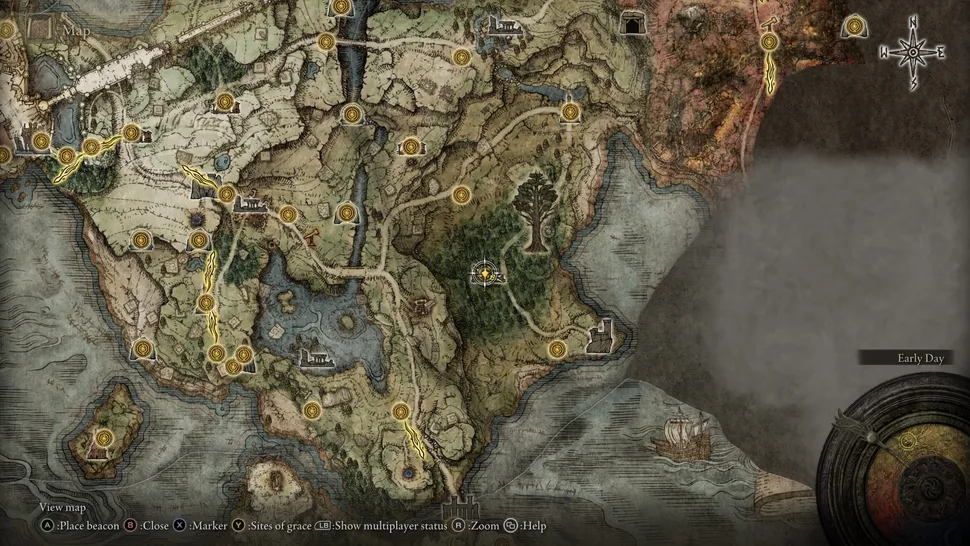The image size is (970, 546).
Task: Select the domed grace marker beside the compass rose
Action: coord(855,26)
